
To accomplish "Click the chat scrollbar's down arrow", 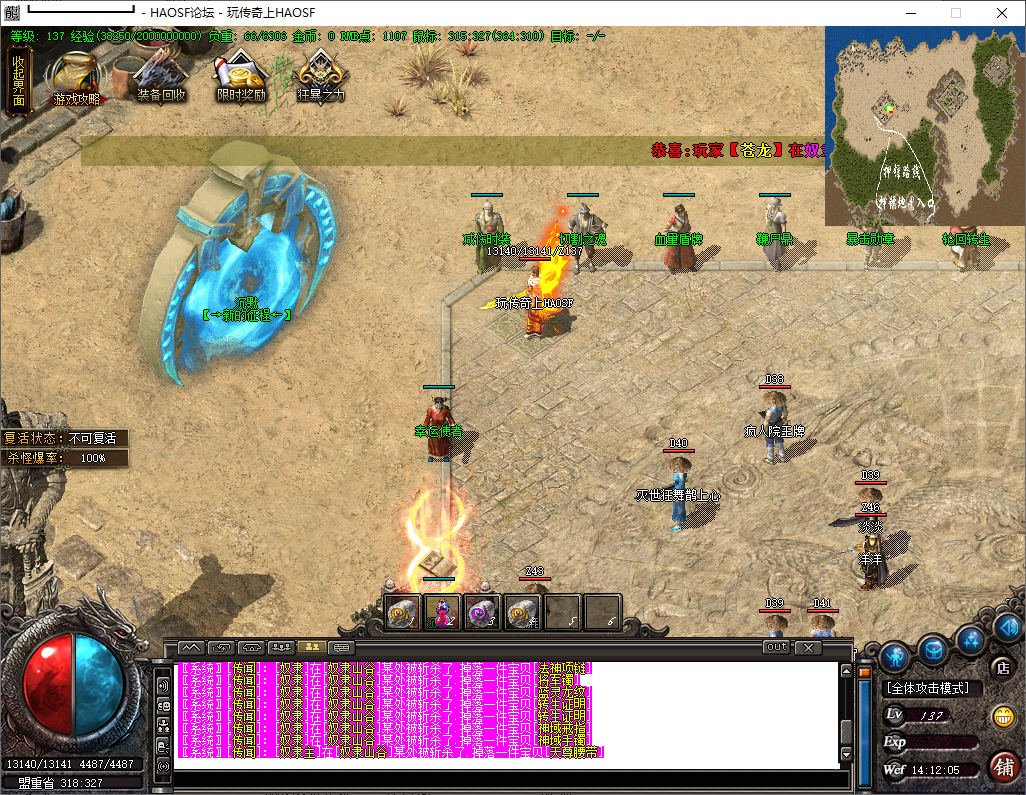I will tap(846, 754).
